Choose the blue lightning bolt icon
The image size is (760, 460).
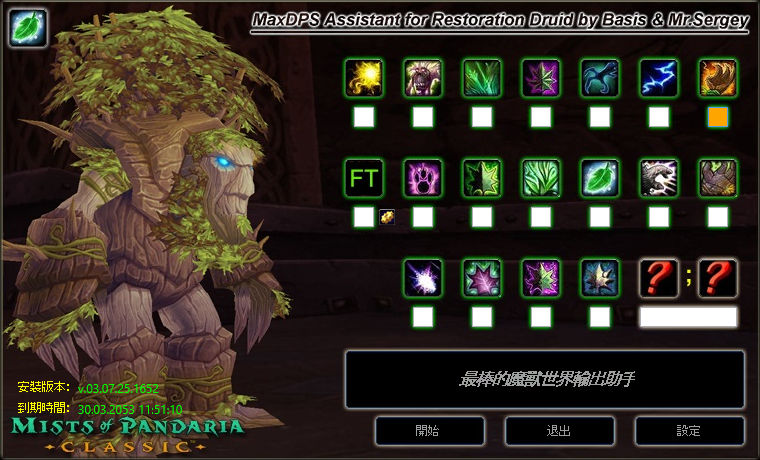pos(659,78)
